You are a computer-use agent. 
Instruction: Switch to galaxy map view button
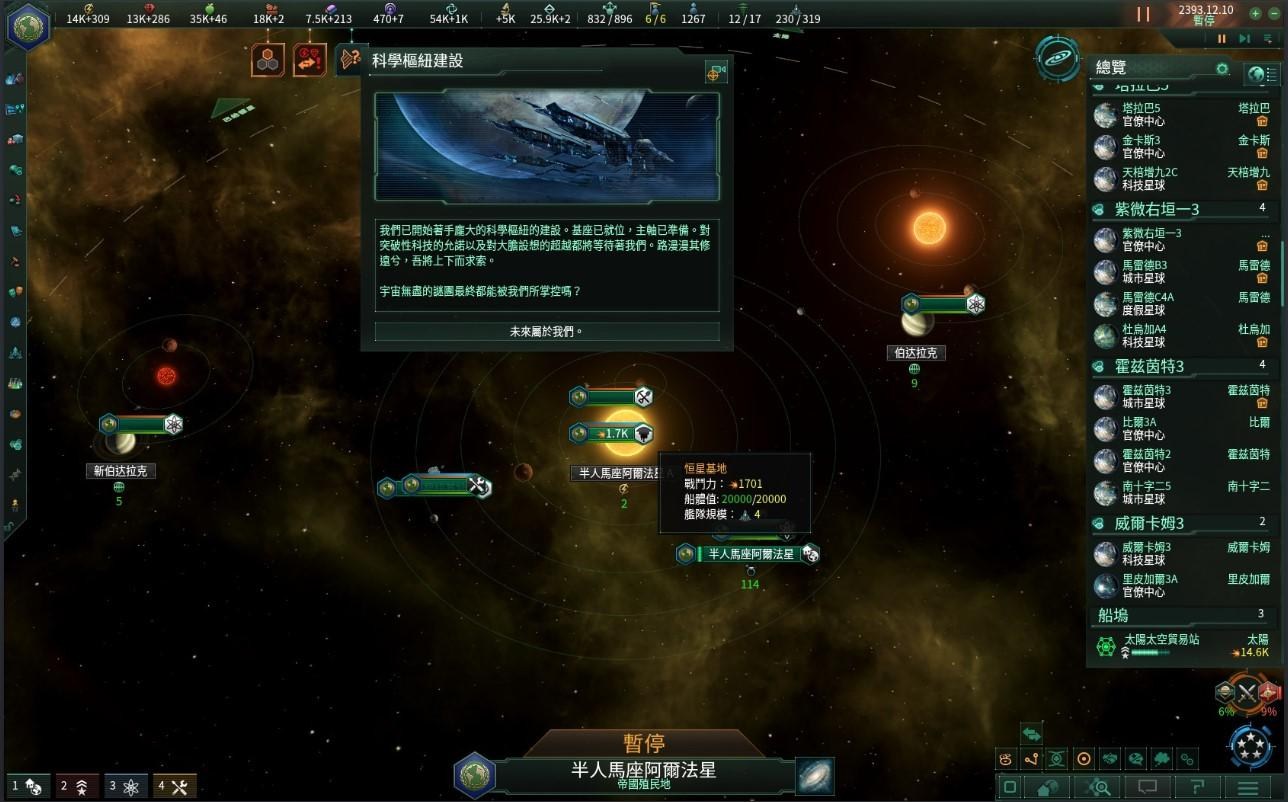point(815,775)
